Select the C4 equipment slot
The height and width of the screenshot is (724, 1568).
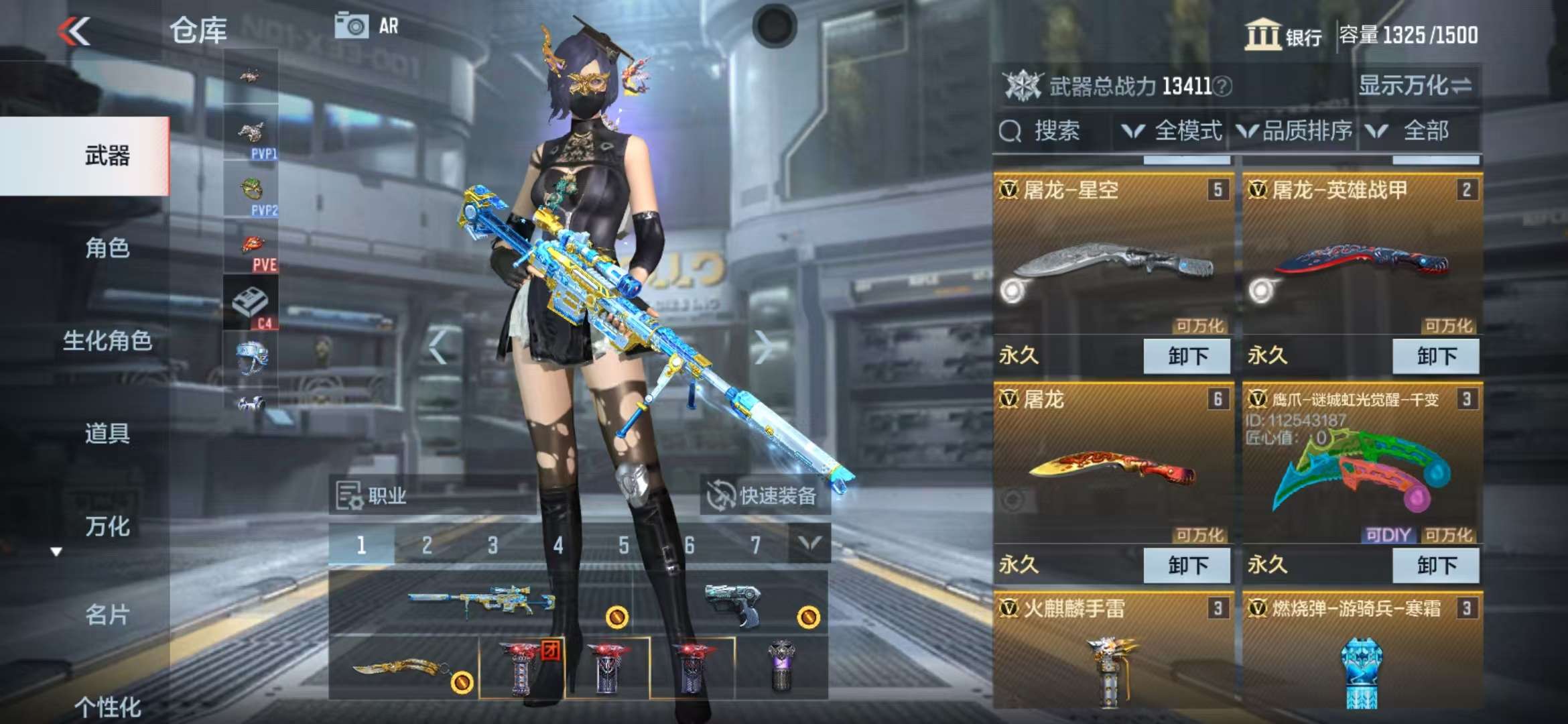[250, 304]
